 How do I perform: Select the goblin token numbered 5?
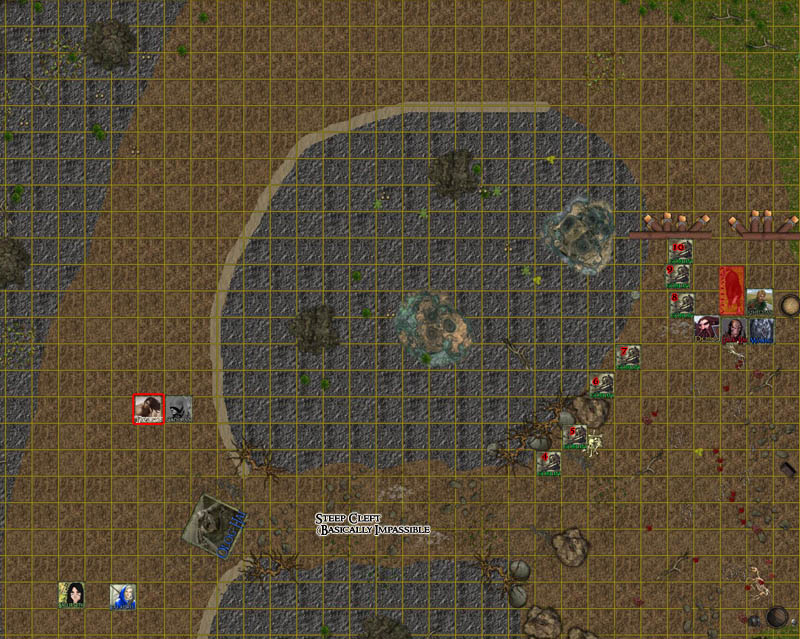577,438
